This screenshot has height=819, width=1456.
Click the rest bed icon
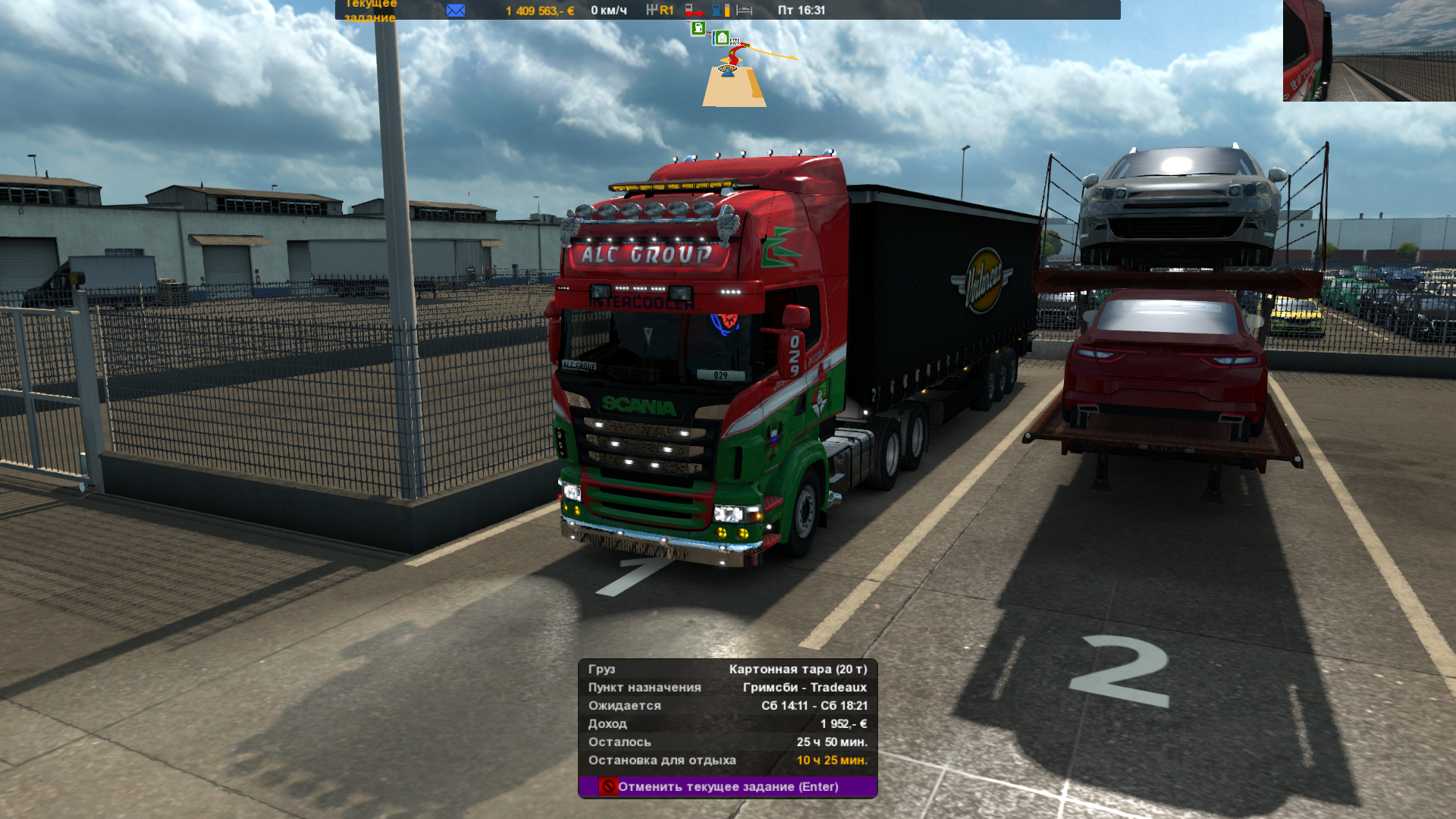click(745, 10)
